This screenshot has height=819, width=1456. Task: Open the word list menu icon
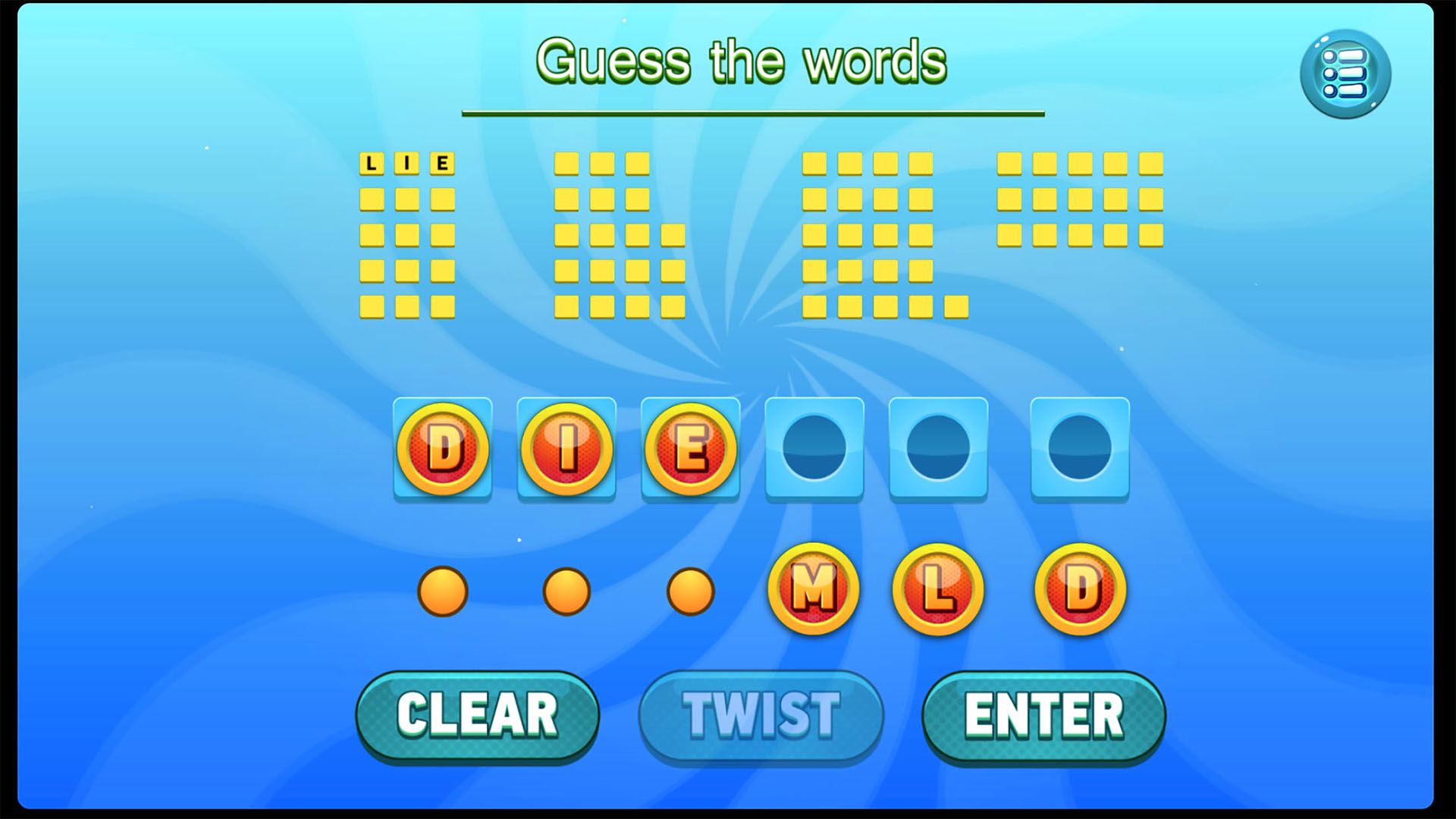[1346, 73]
